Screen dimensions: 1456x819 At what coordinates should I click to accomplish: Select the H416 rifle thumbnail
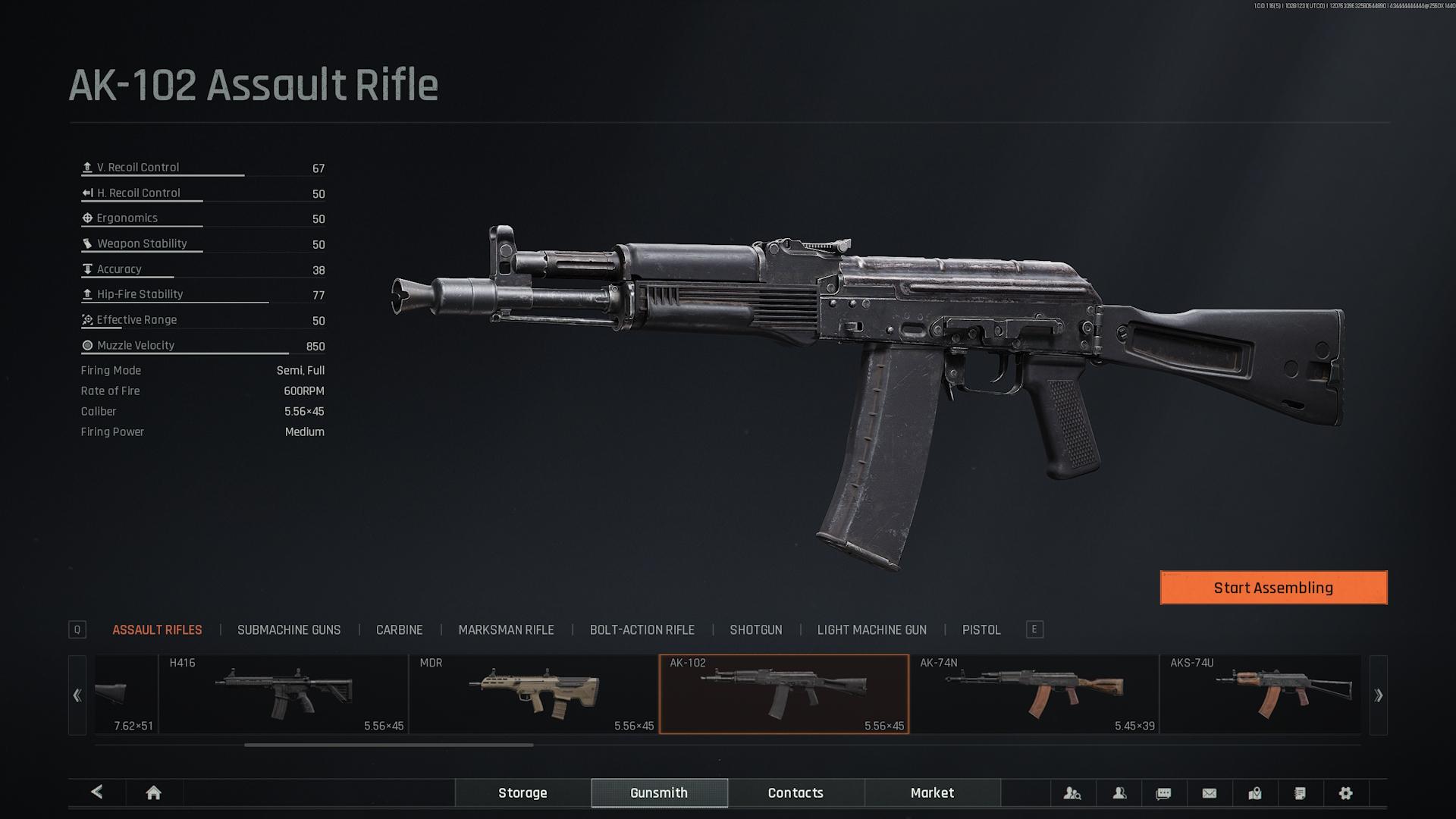(x=284, y=695)
